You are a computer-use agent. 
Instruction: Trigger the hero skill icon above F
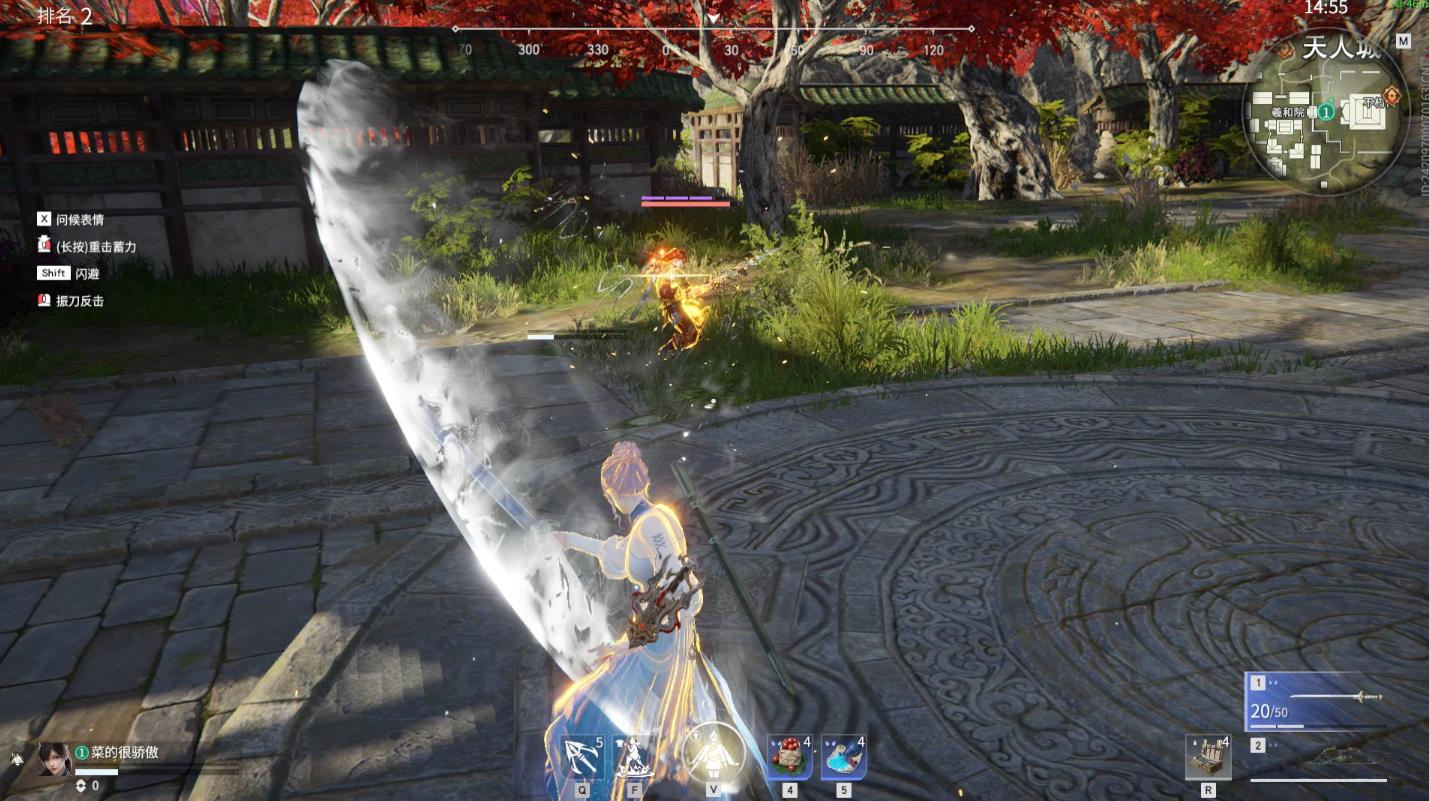pyautogui.click(x=632, y=757)
